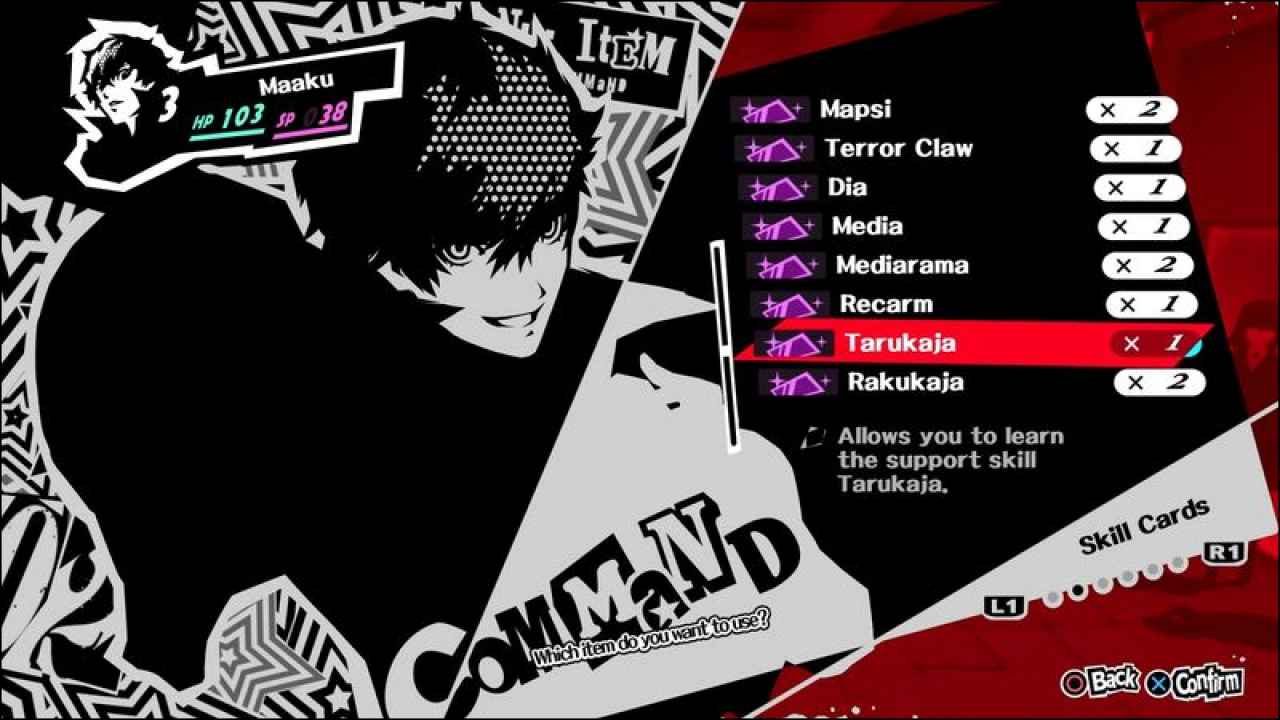
Task: Select the Rakukaja item entry
Action: (905, 382)
